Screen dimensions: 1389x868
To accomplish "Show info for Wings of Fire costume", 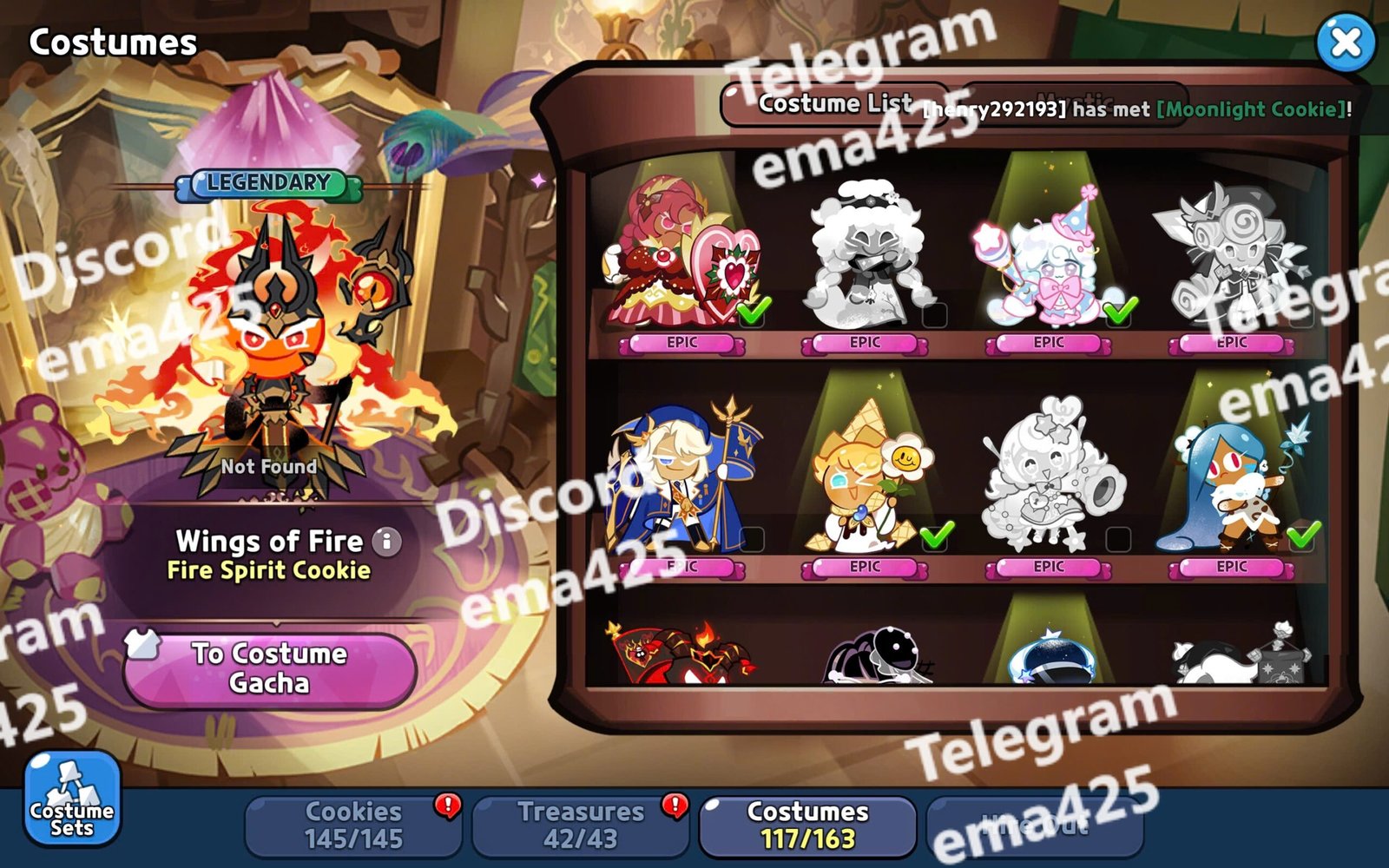I will (387, 542).
